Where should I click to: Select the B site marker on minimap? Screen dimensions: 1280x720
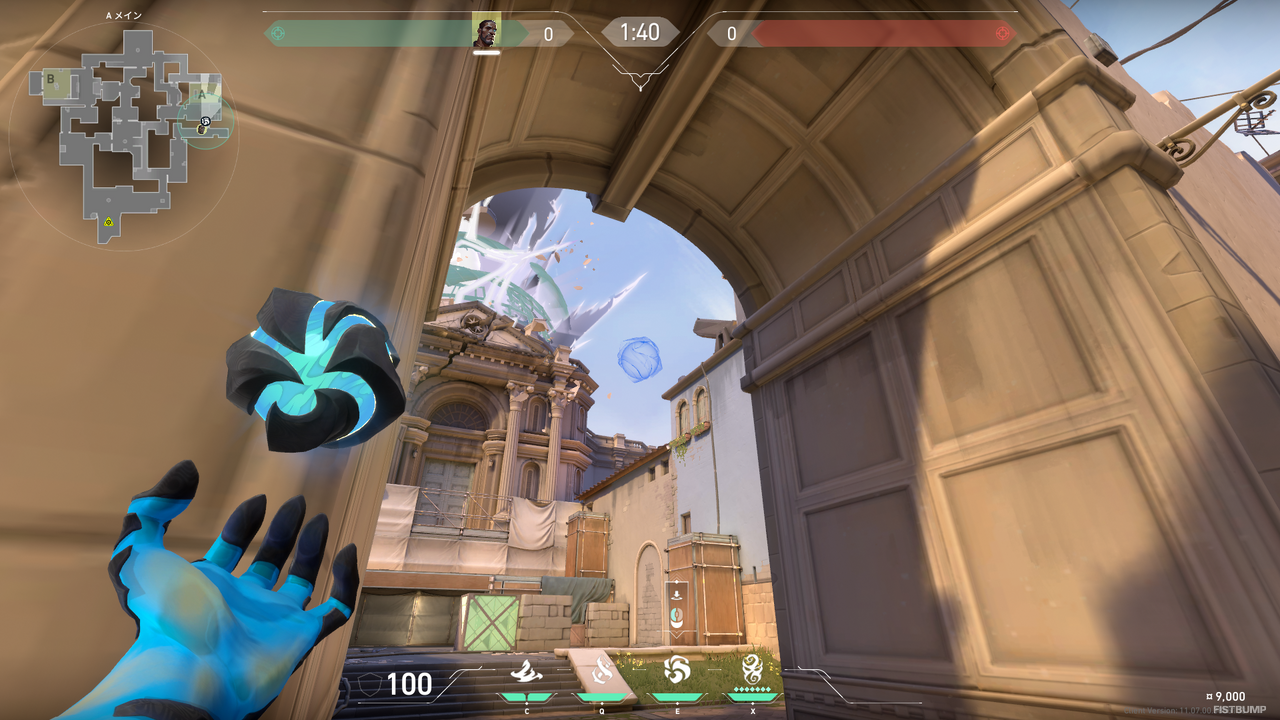[49, 77]
